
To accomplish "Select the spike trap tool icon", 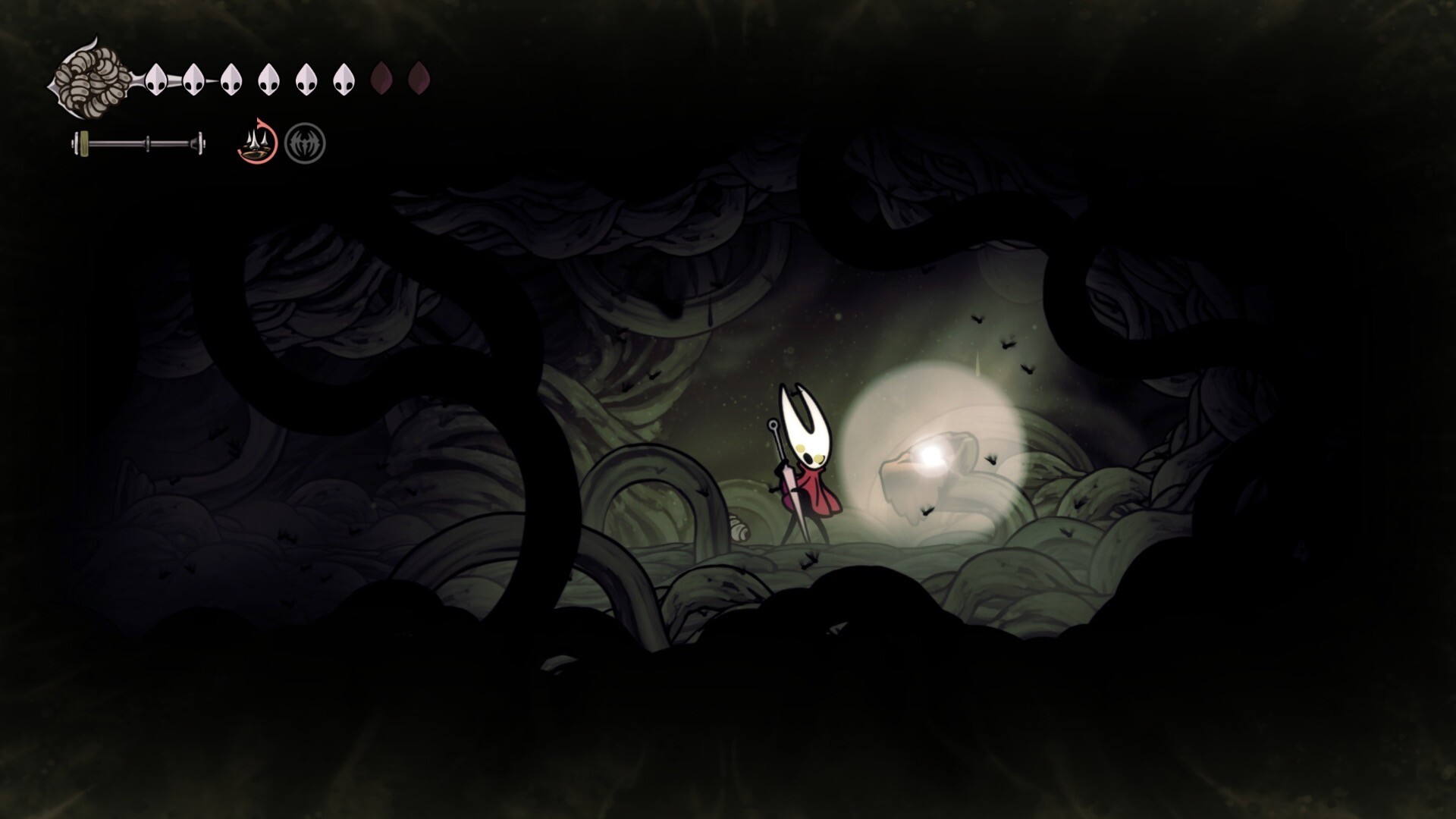I will coord(257,142).
